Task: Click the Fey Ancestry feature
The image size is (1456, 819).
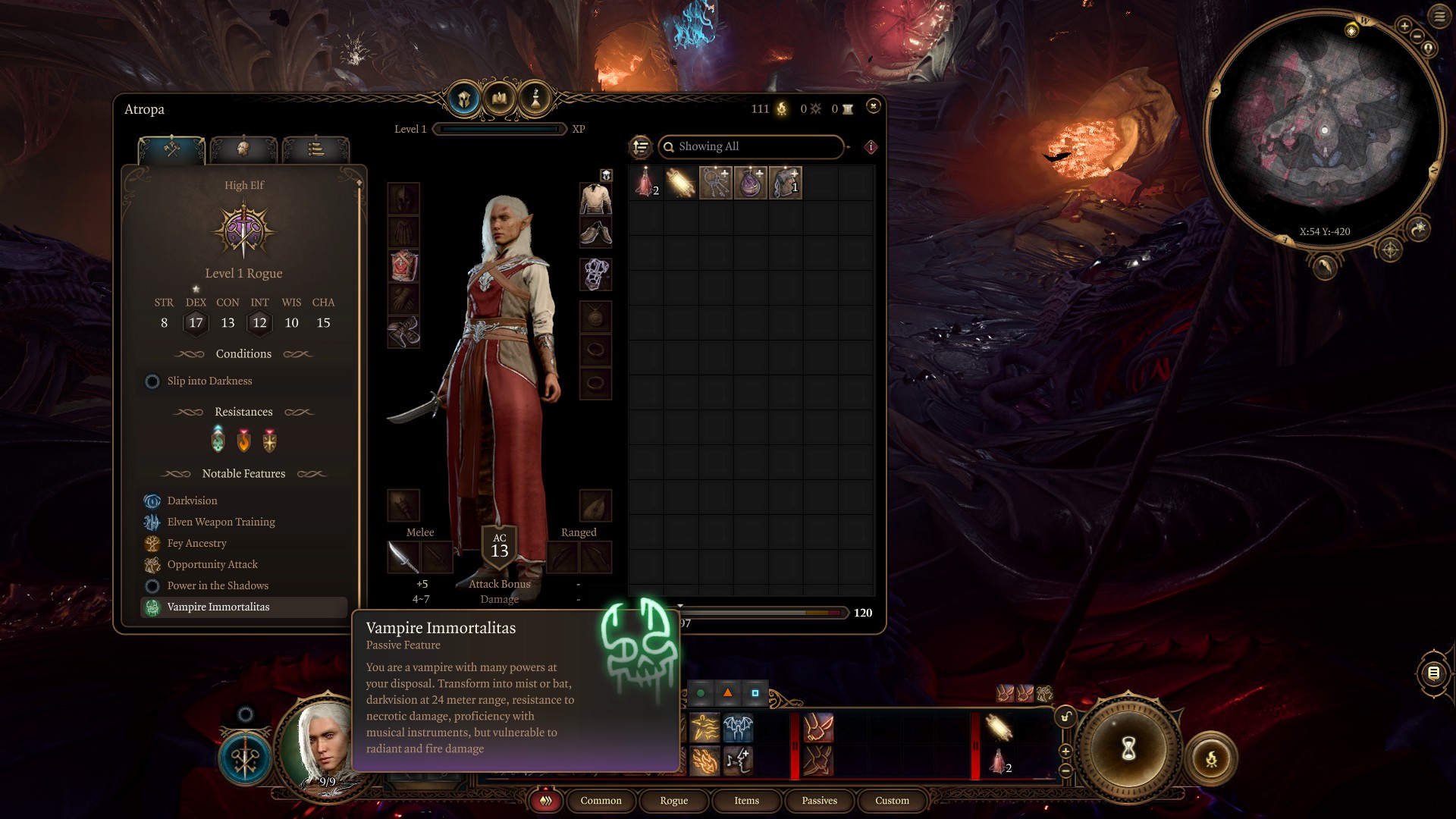Action: pyautogui.click(x=196, y=544)
